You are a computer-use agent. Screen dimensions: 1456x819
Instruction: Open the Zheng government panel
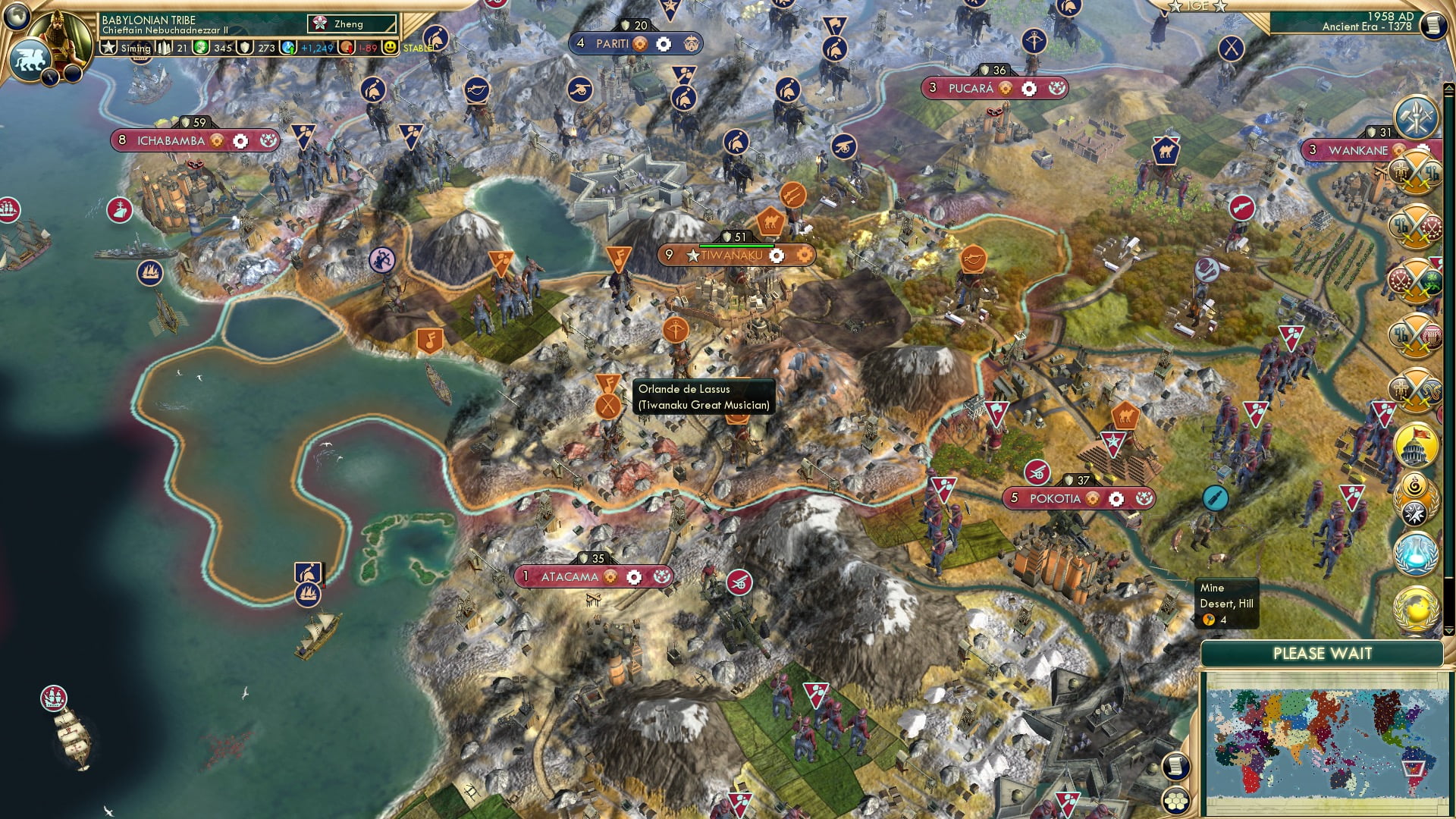point(352,24)
